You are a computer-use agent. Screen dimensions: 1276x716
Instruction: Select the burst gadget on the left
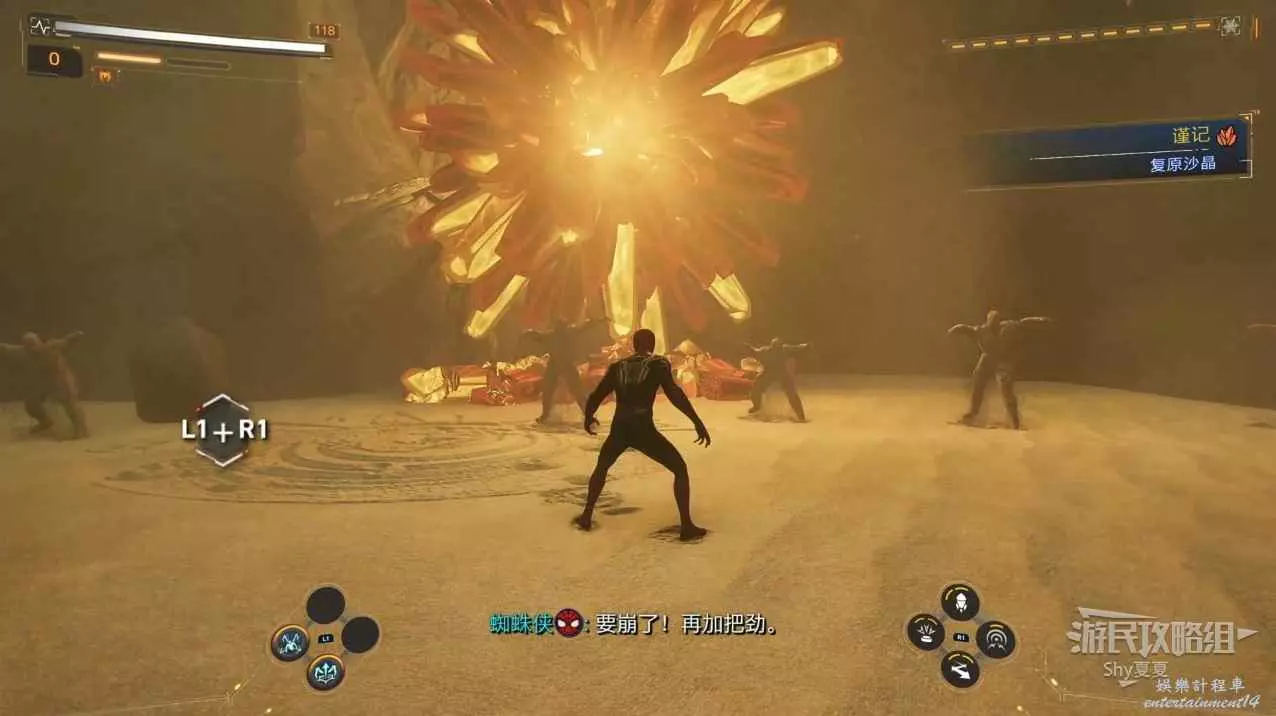coord(925,632)
